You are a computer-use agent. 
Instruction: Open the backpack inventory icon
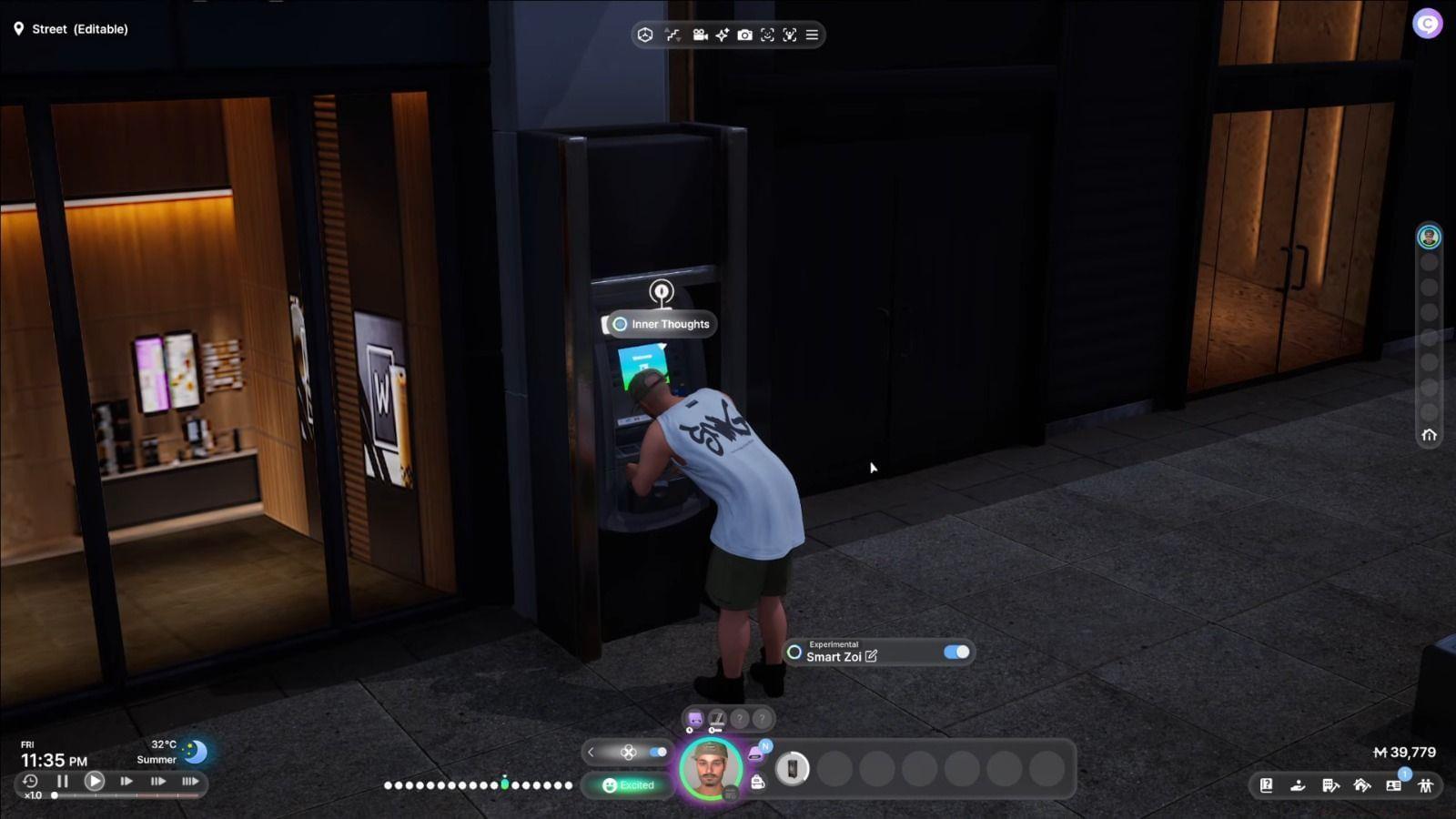758,784
